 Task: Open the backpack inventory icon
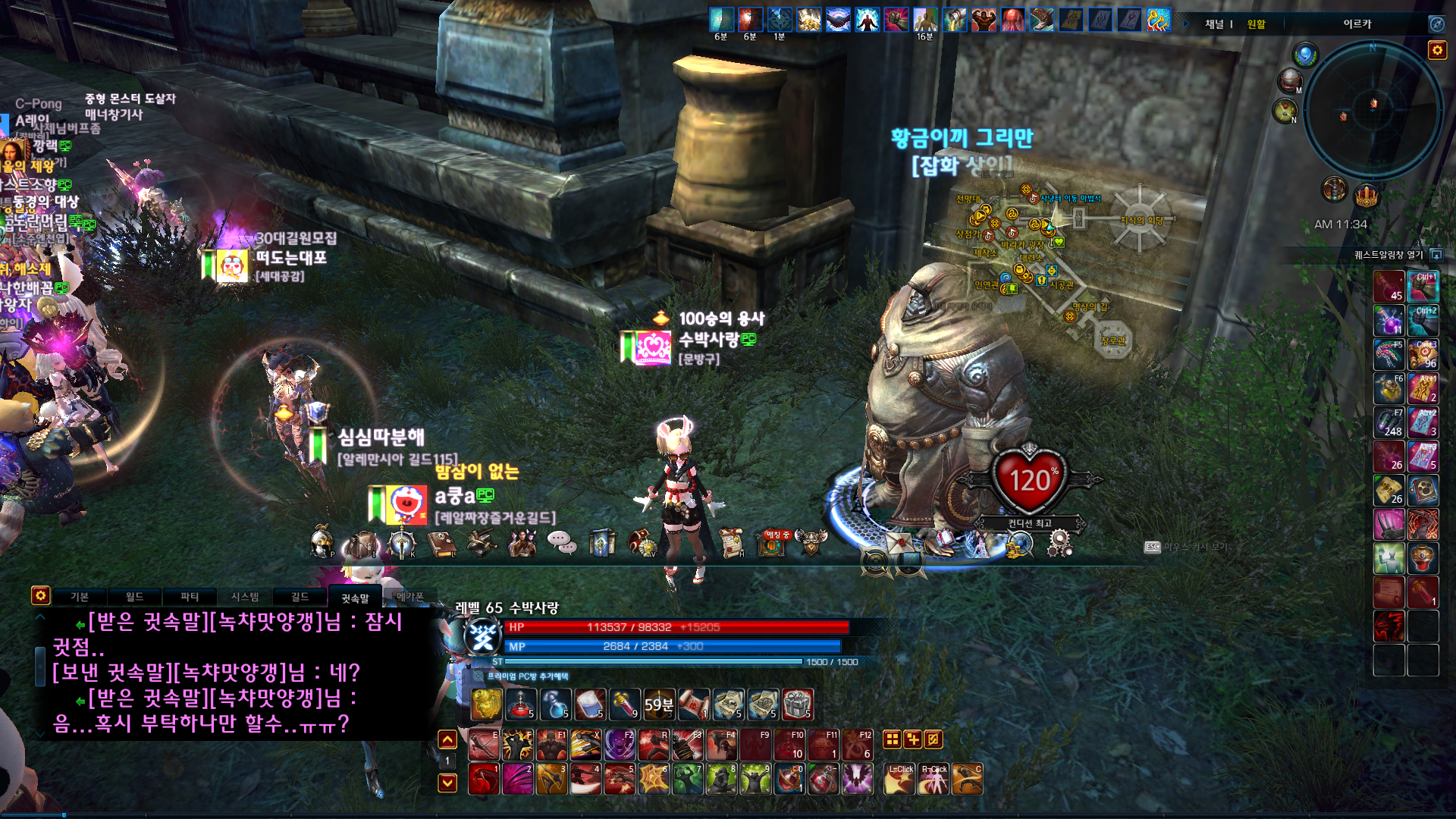click(x=362, y=544)
